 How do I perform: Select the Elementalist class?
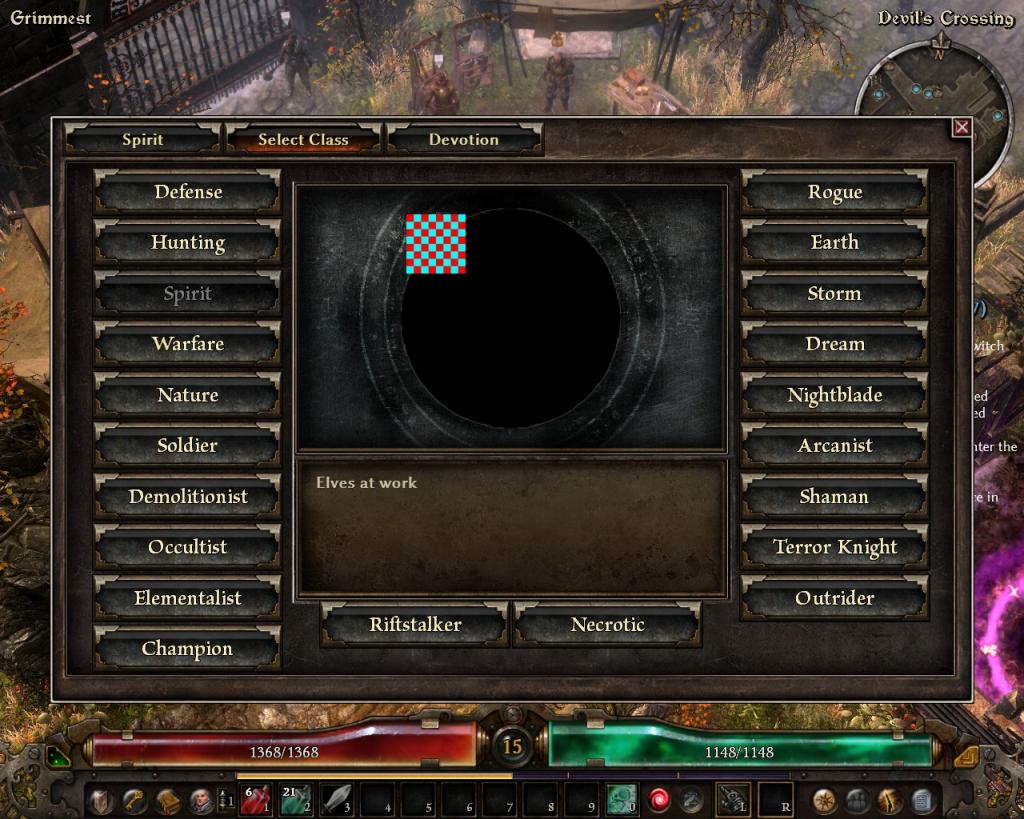pyautogui.click(x=187, y=599)
